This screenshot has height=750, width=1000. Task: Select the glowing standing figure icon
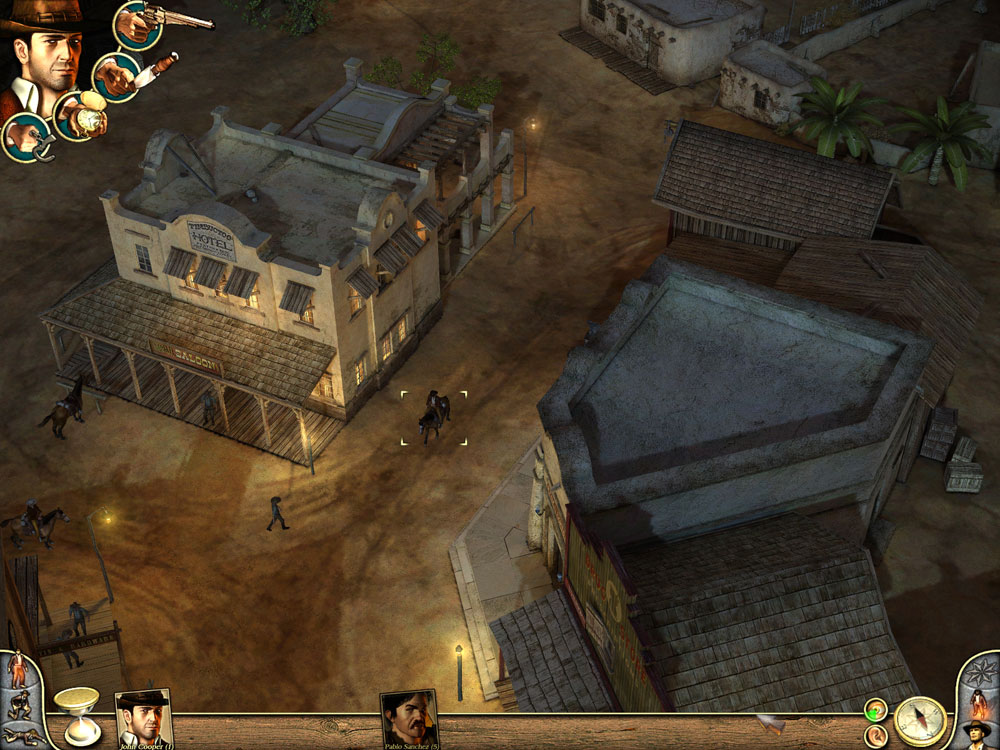point(978,703)
